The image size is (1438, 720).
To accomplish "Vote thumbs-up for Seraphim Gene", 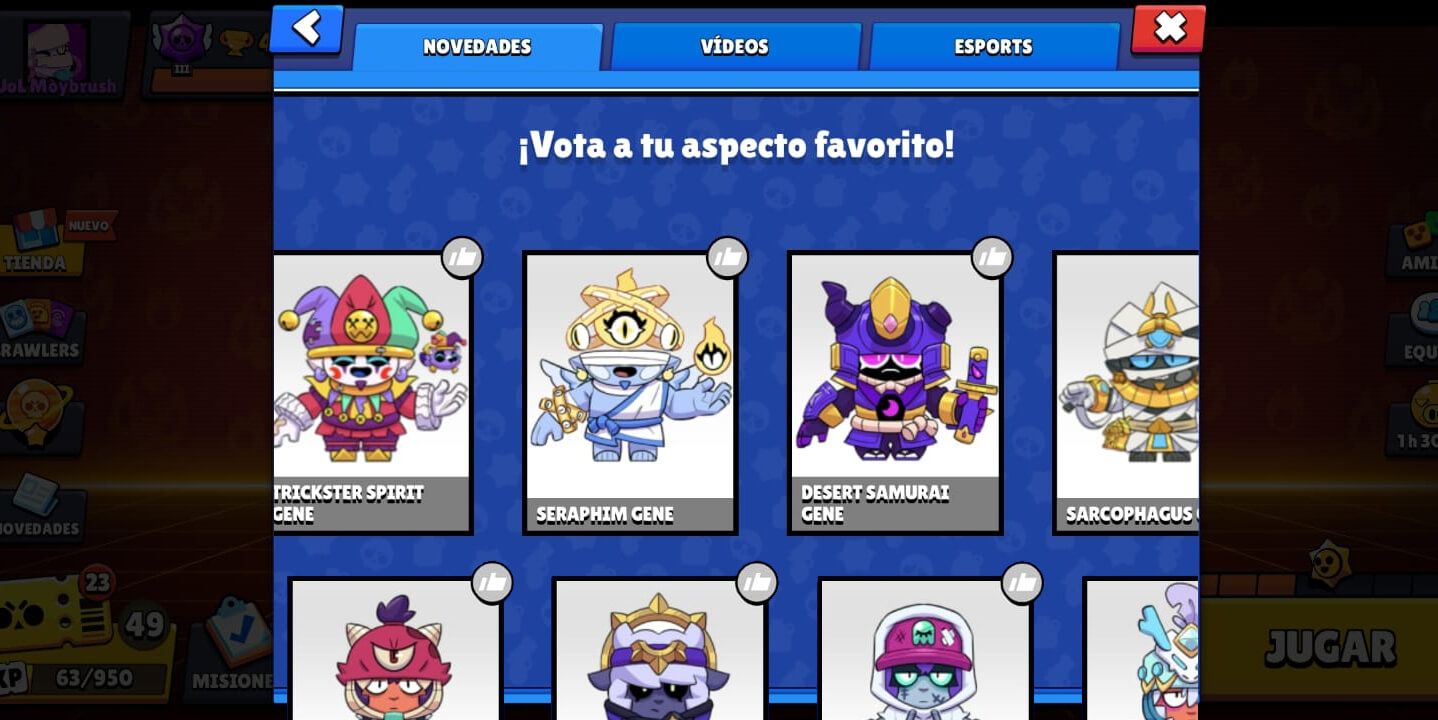I will [x=728, y=256].
